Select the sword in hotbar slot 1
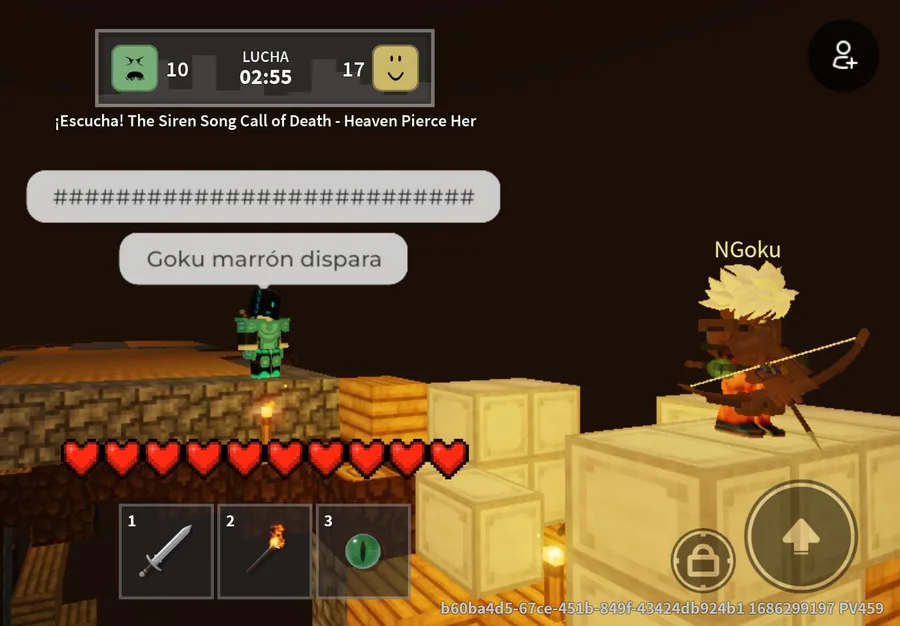This screenshot has width=900, height=626. point(166,551)
